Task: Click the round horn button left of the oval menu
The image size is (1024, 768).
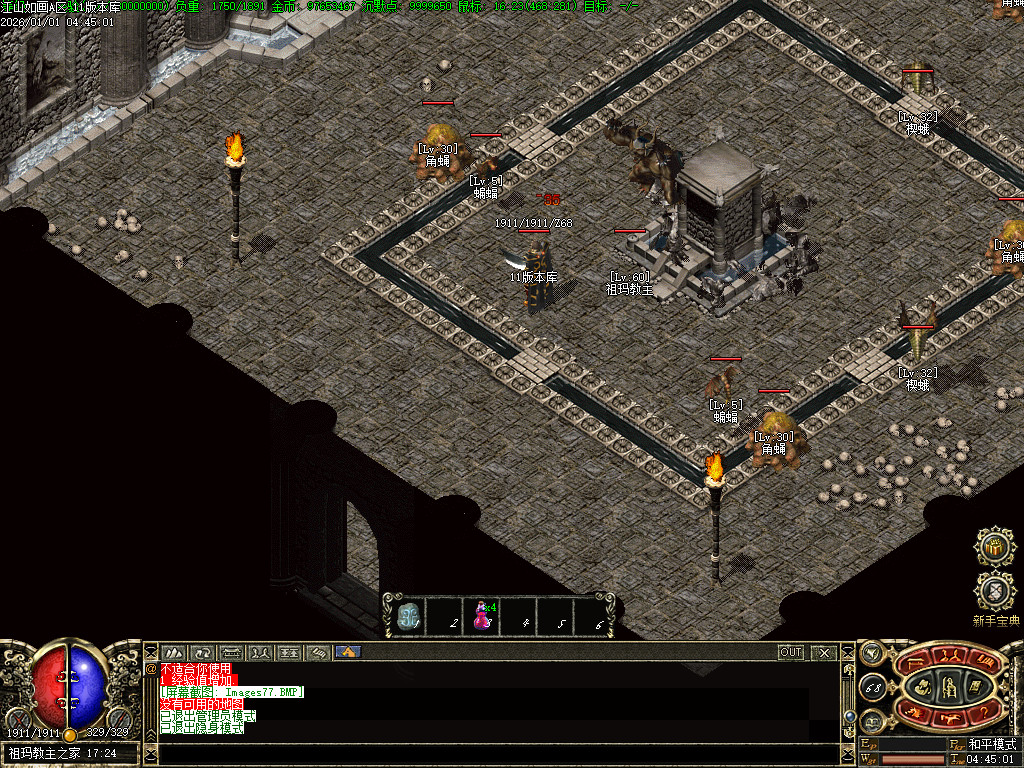Action: (x=871, y=654)
